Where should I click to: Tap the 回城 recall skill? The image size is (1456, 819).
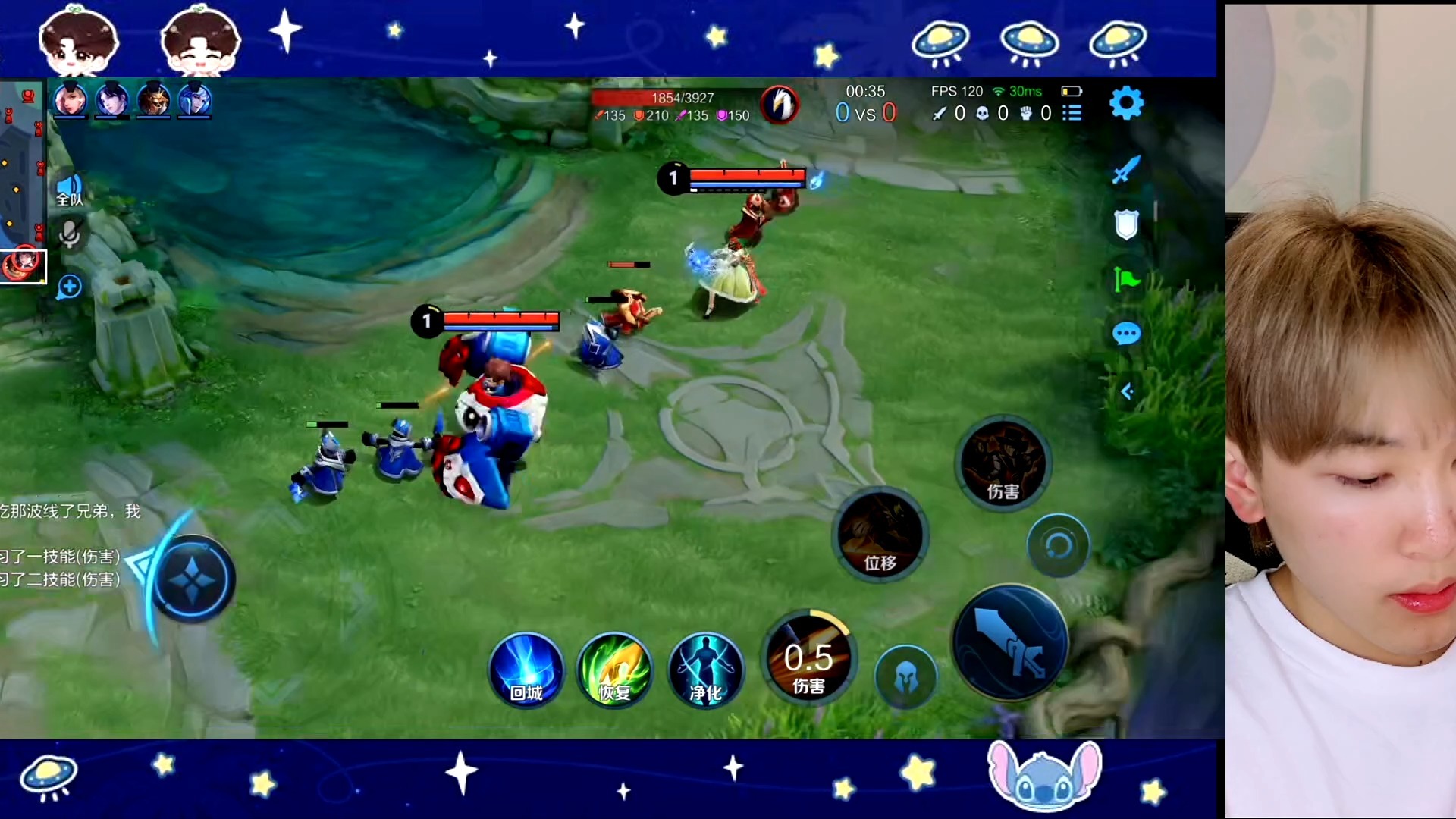(x=526, y=672)
